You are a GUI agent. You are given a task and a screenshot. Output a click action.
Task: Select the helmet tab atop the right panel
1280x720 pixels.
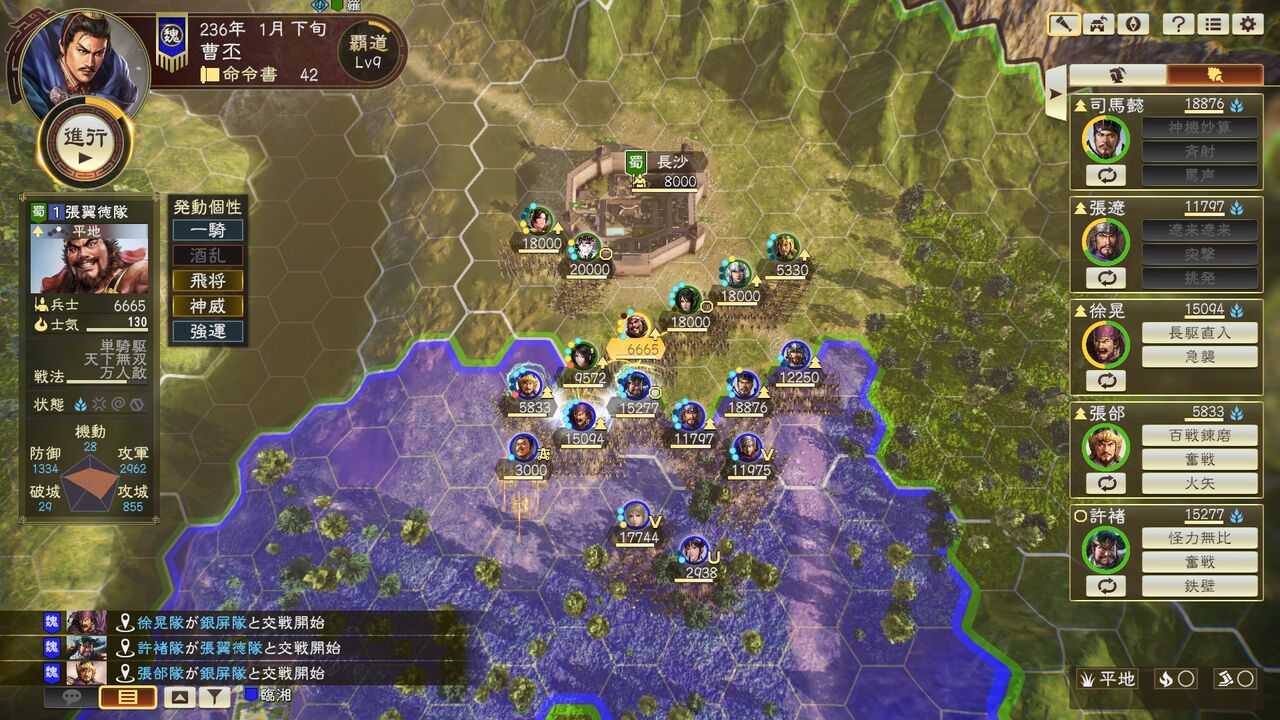coord(1213,72)
